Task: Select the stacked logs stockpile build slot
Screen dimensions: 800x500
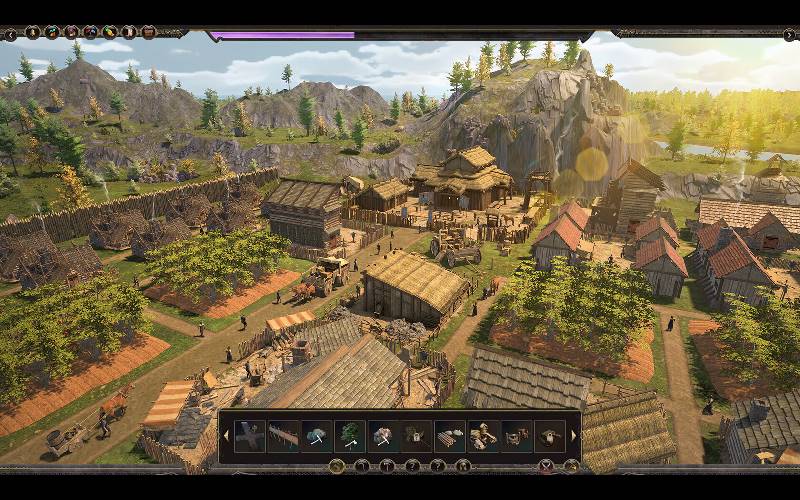Action: [450, 436]
